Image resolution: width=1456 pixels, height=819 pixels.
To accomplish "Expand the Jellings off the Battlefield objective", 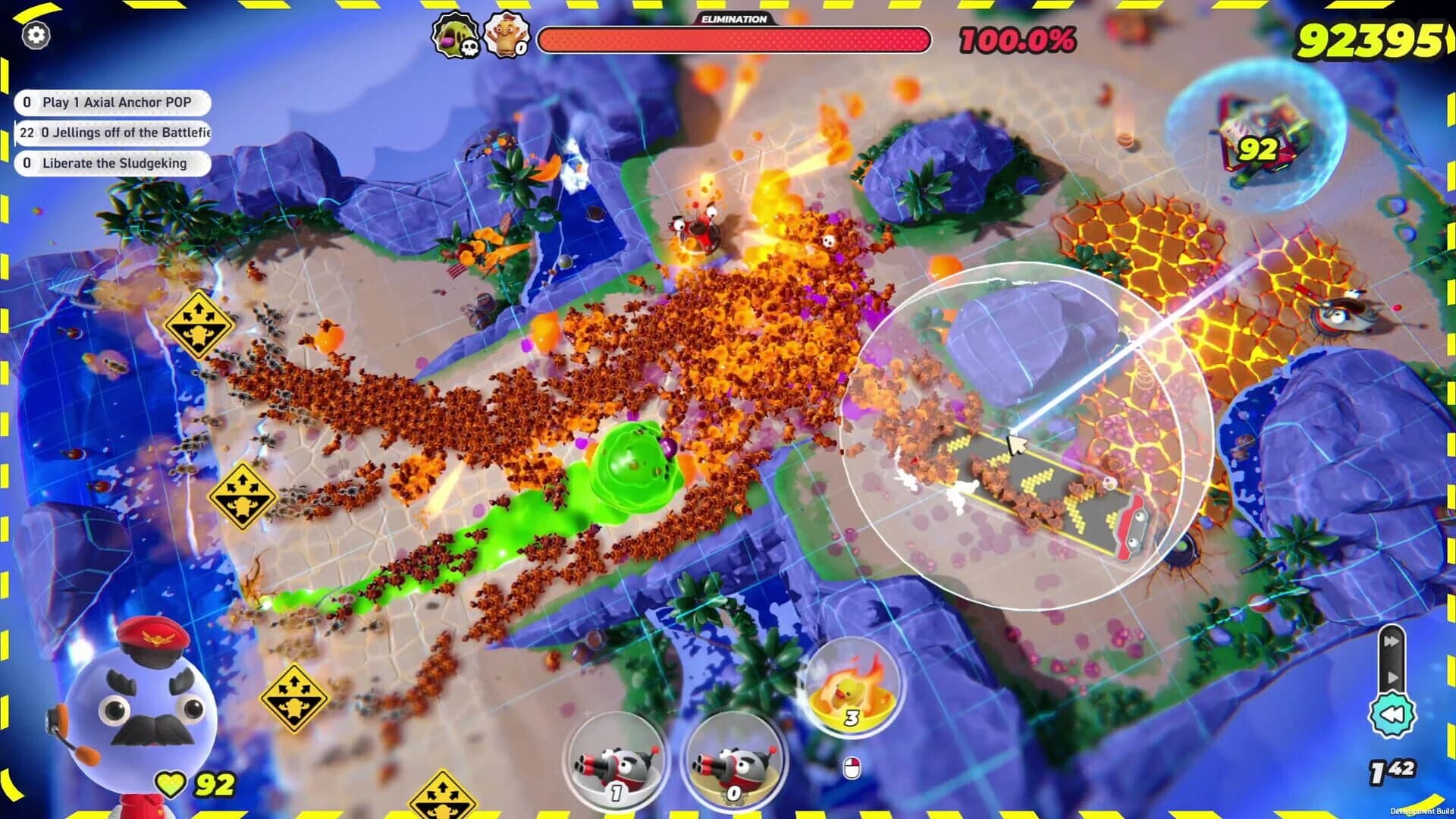I will pyautogui.click(x=114, y=133).
